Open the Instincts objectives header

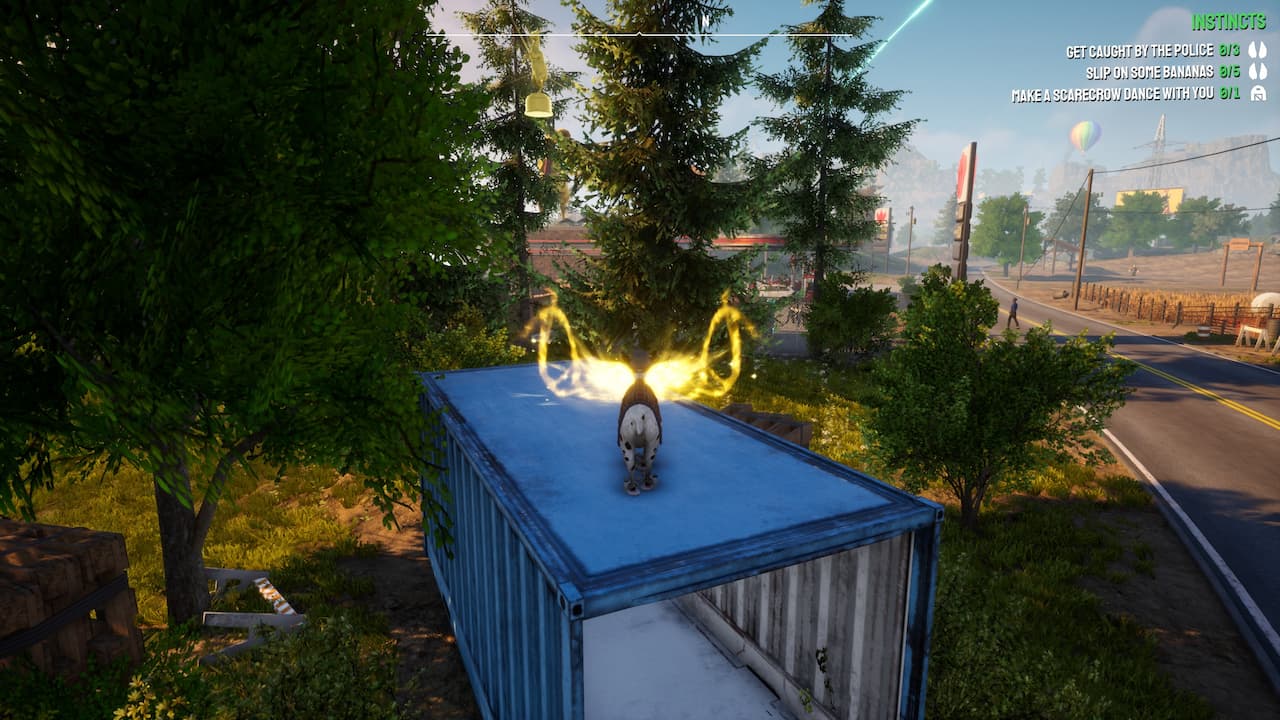pos(1229,21)
